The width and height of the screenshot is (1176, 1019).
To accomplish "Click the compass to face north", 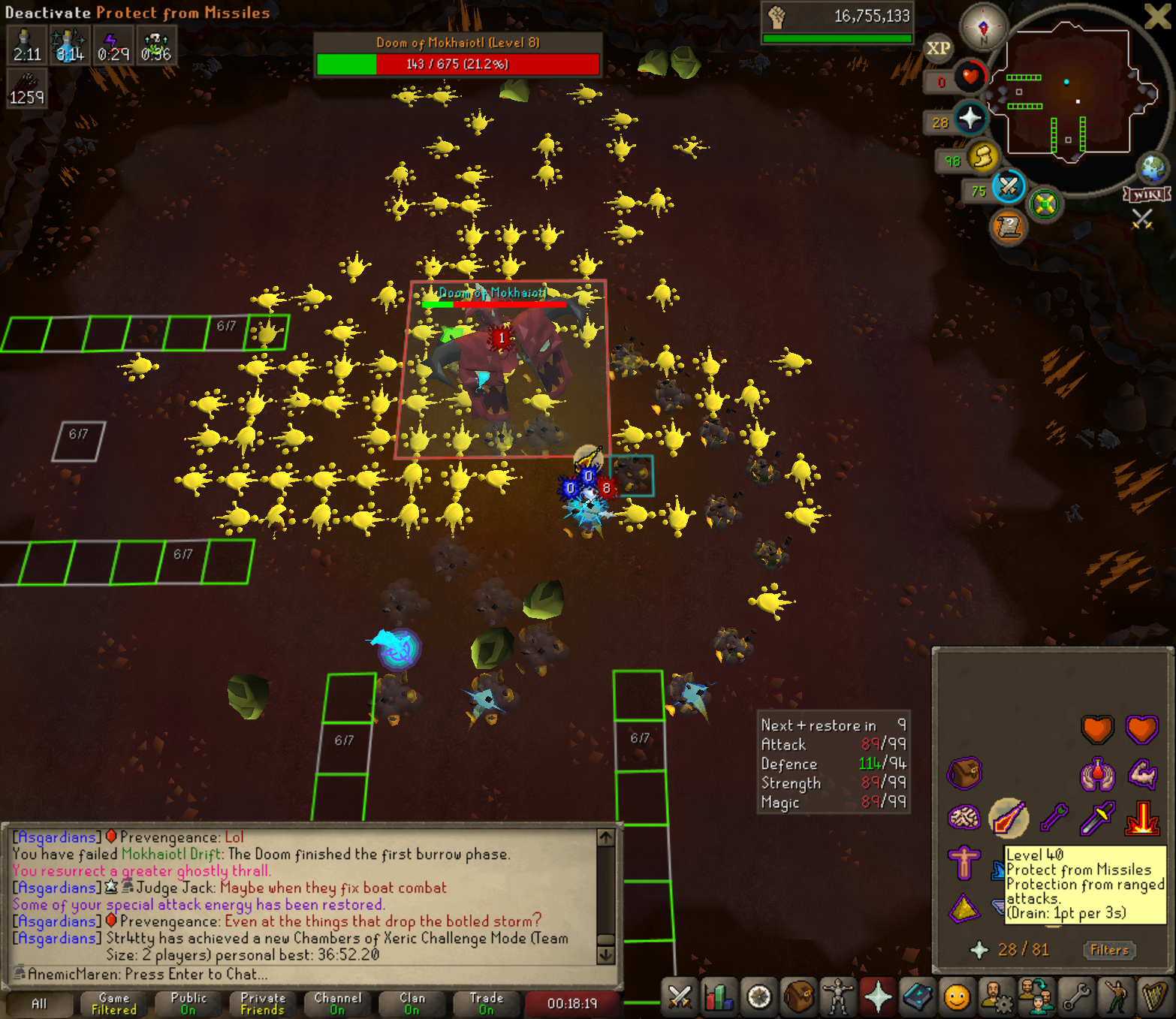I will tap(984, 28).
